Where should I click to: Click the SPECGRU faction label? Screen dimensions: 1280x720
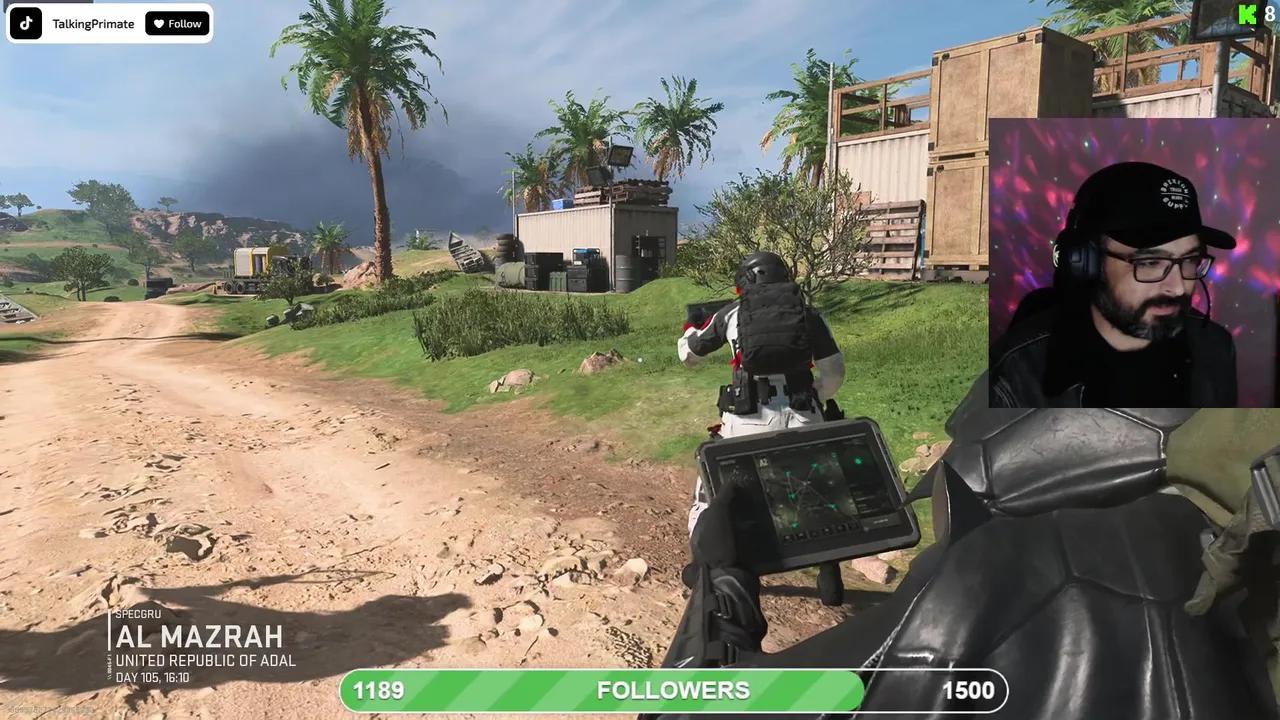click(x=140, y=613)
